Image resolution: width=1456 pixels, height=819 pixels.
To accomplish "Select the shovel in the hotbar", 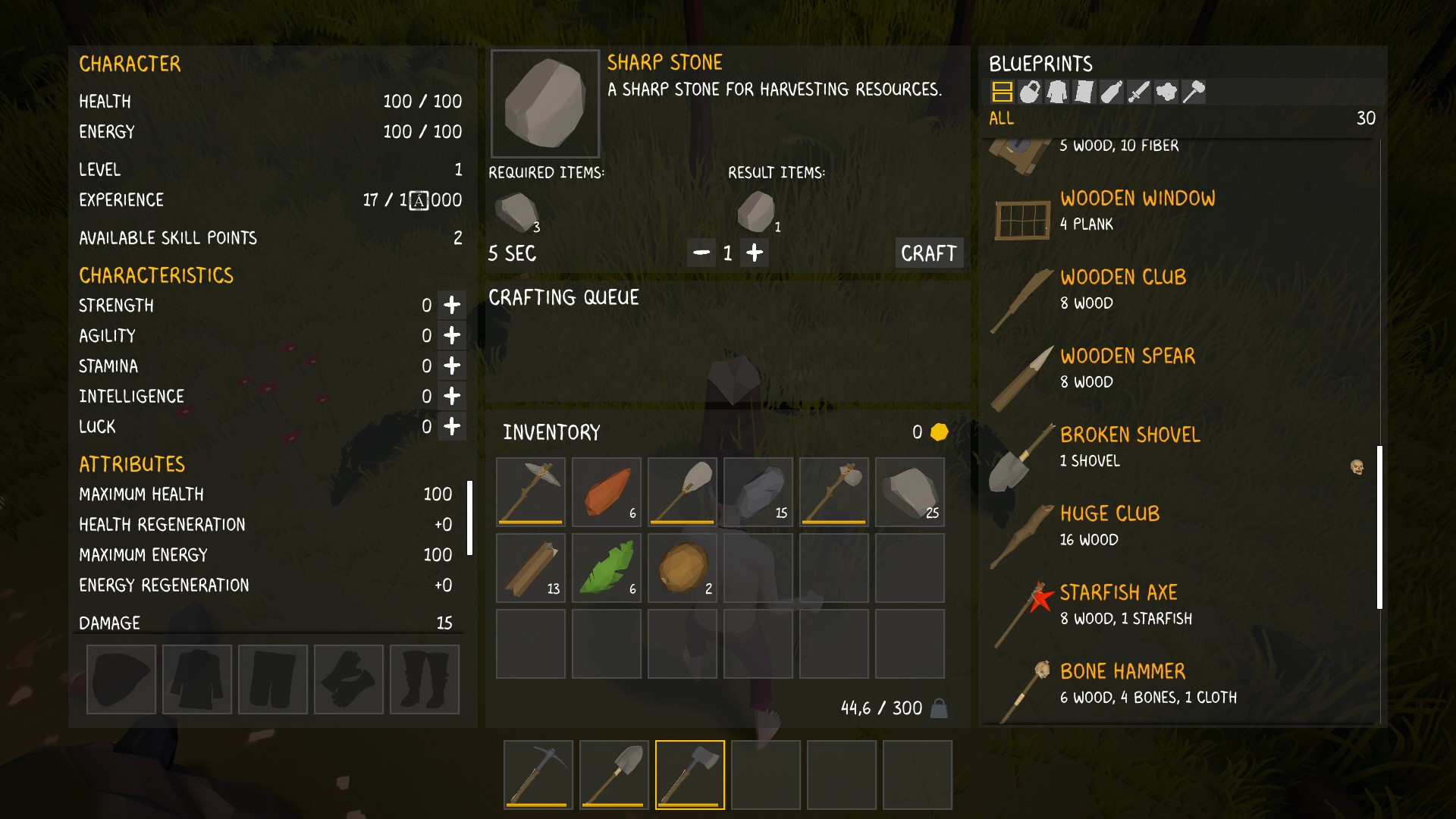I will coord(613,774).
